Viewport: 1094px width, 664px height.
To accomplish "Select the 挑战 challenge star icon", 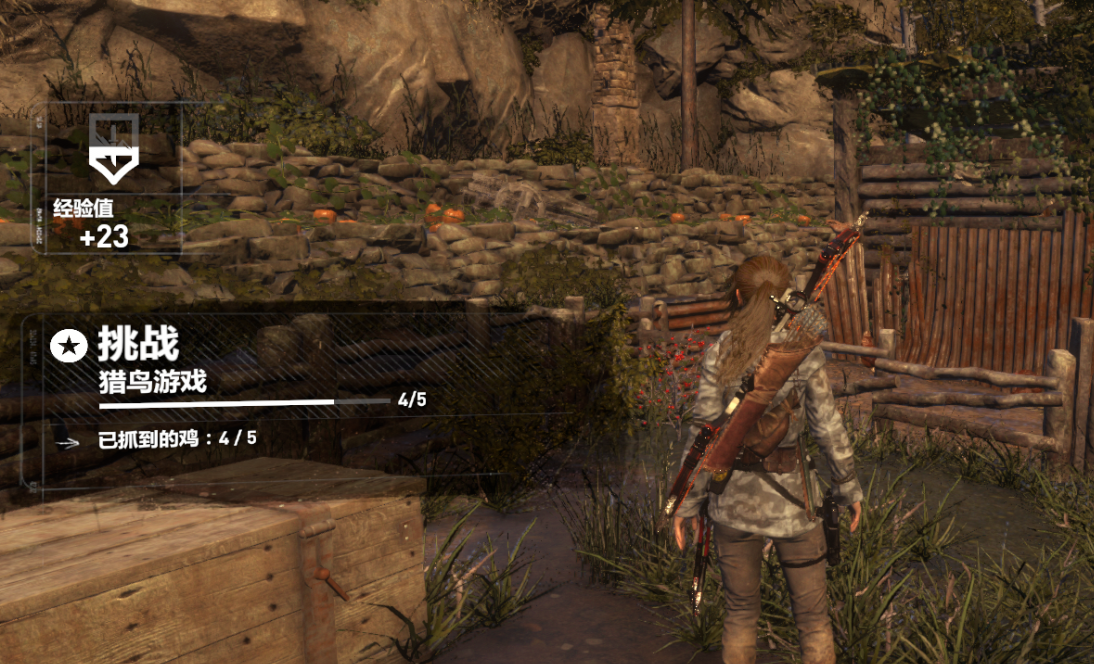I will [x=67, y=347].
